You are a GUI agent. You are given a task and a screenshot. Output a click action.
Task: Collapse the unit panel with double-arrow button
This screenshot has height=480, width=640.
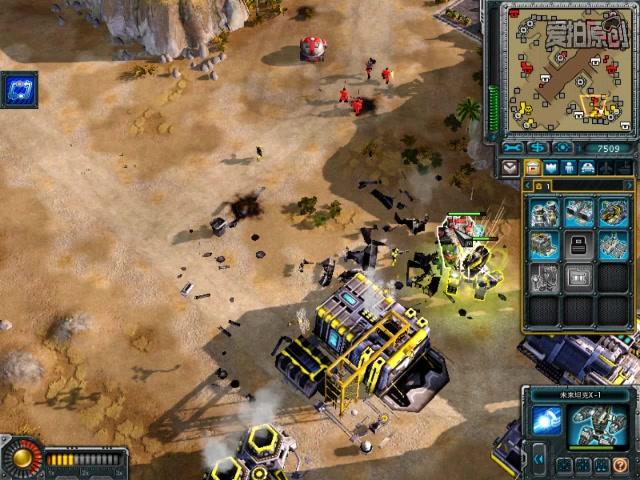point(539,461)
